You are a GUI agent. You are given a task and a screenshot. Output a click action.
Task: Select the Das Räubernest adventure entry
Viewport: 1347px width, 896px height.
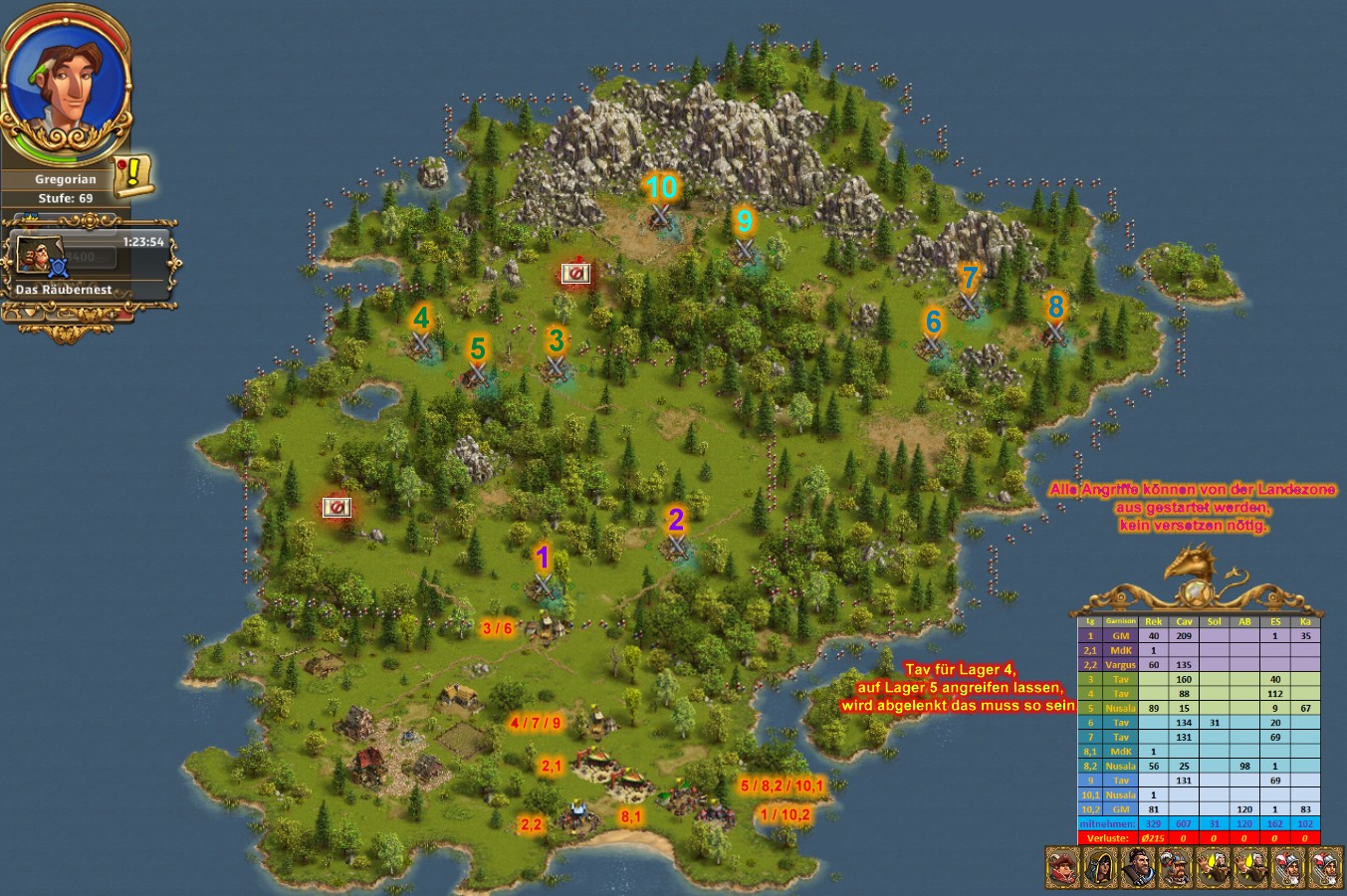(90, 263)
